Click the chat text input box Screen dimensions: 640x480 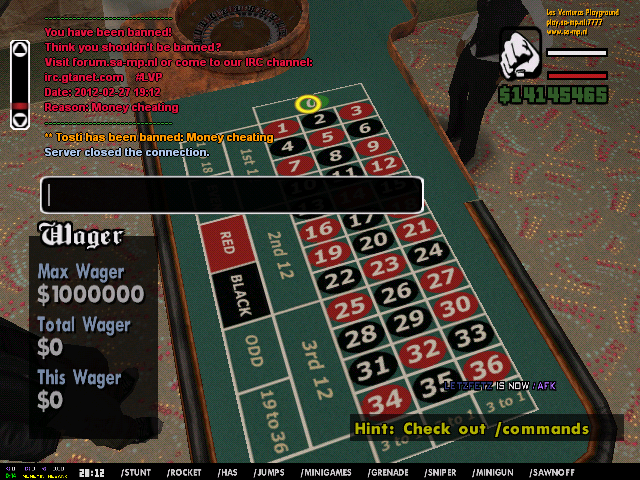click(x=231, y=194)
